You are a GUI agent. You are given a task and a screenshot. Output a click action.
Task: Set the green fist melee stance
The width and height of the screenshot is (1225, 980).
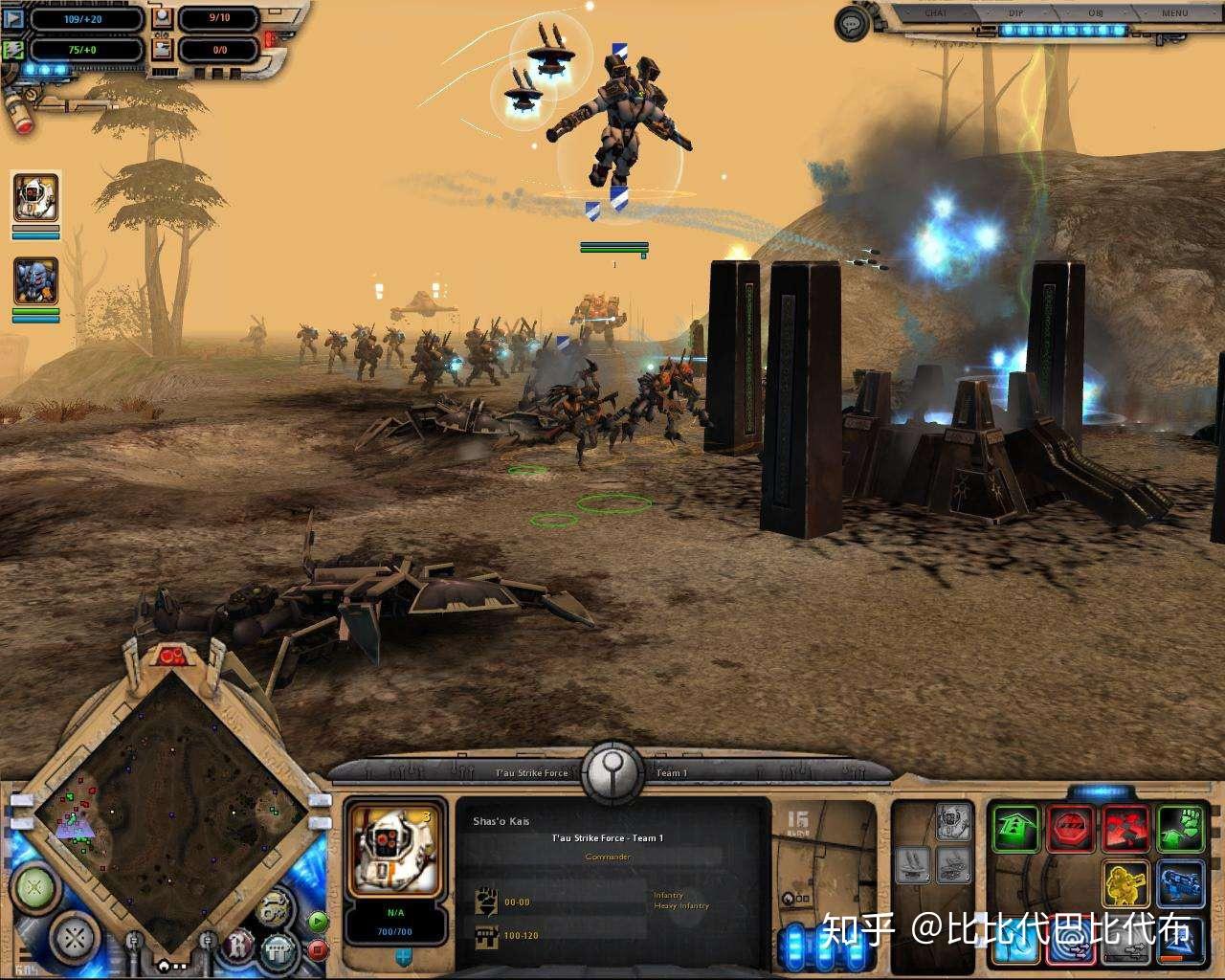click(1180, 829)
